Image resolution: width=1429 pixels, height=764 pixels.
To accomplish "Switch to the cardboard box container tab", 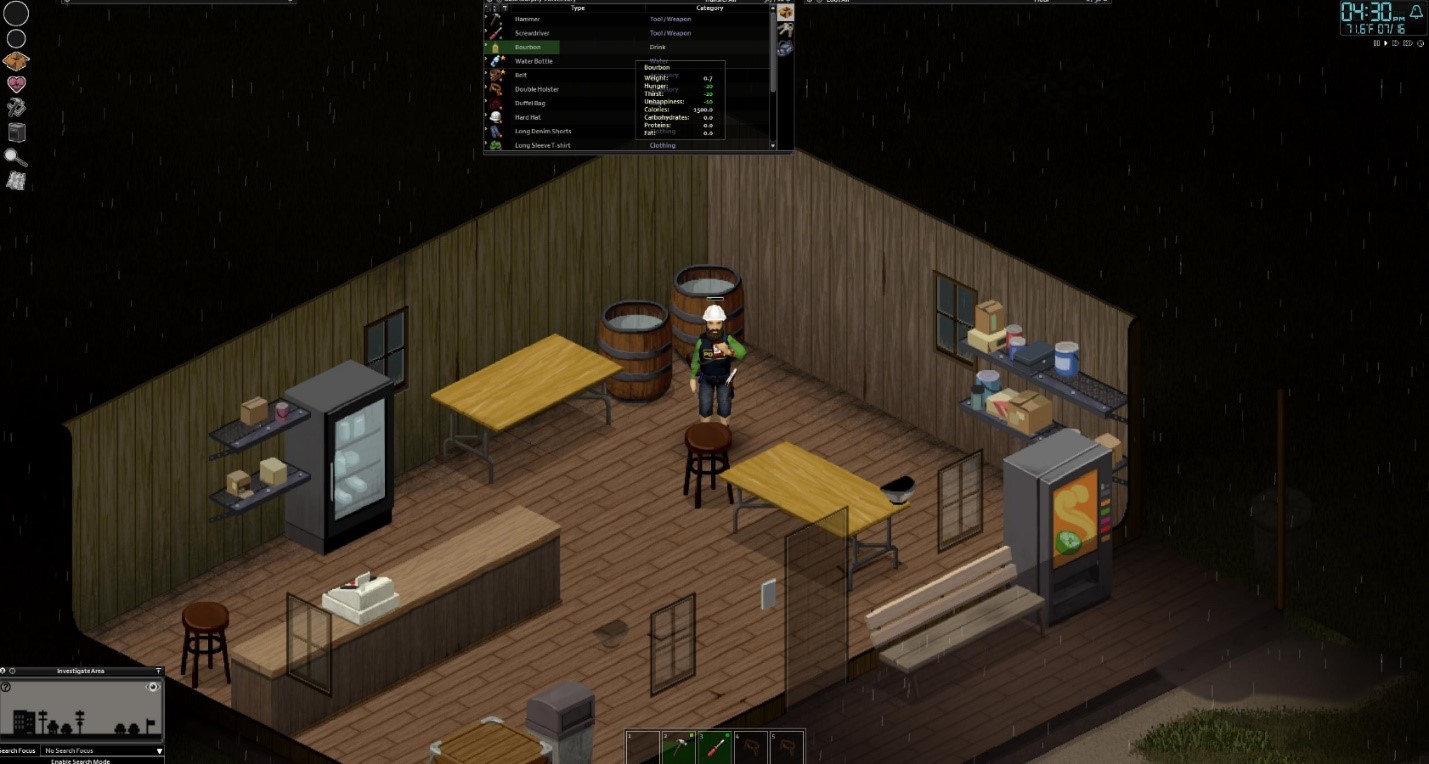I will point(786,12).
